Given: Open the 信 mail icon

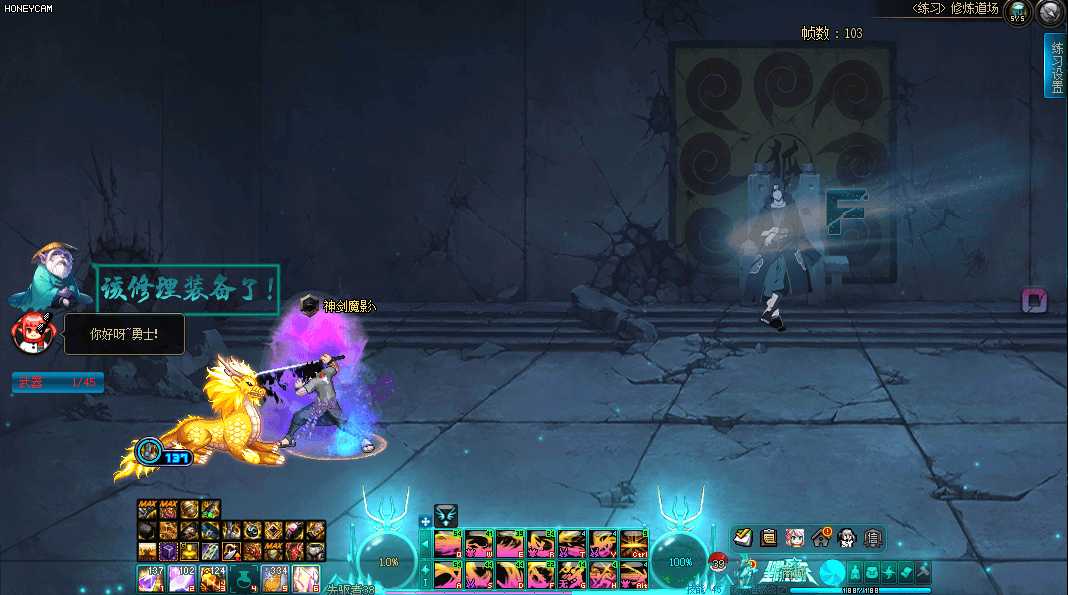Looking at the screenshot, I should 872,537.
